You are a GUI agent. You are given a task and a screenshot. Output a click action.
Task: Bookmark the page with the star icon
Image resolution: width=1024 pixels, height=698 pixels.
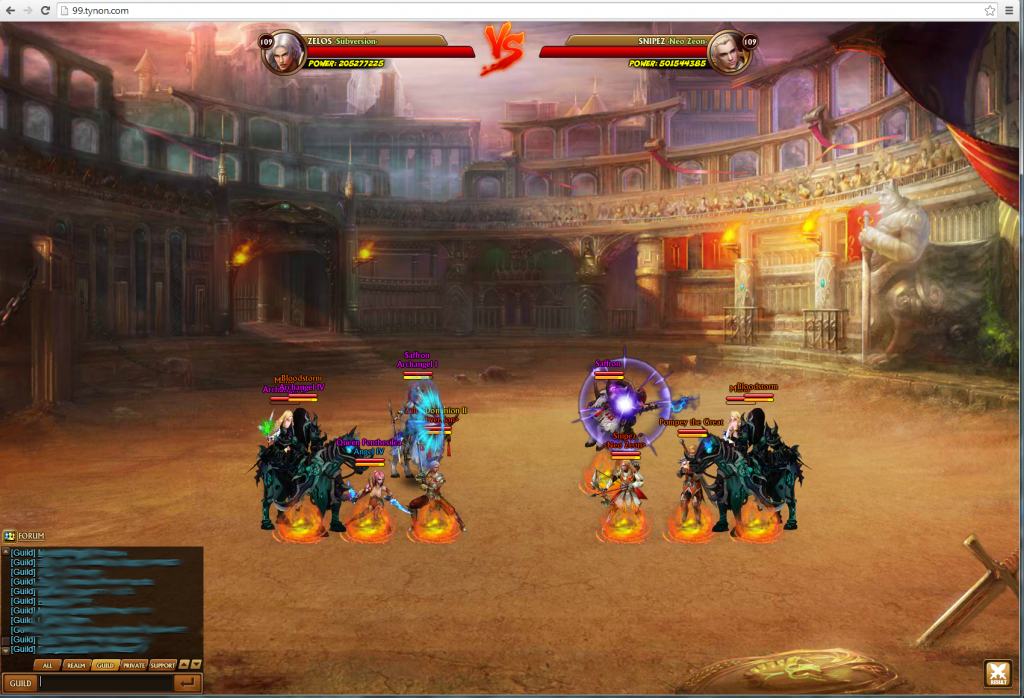(989, 10)
